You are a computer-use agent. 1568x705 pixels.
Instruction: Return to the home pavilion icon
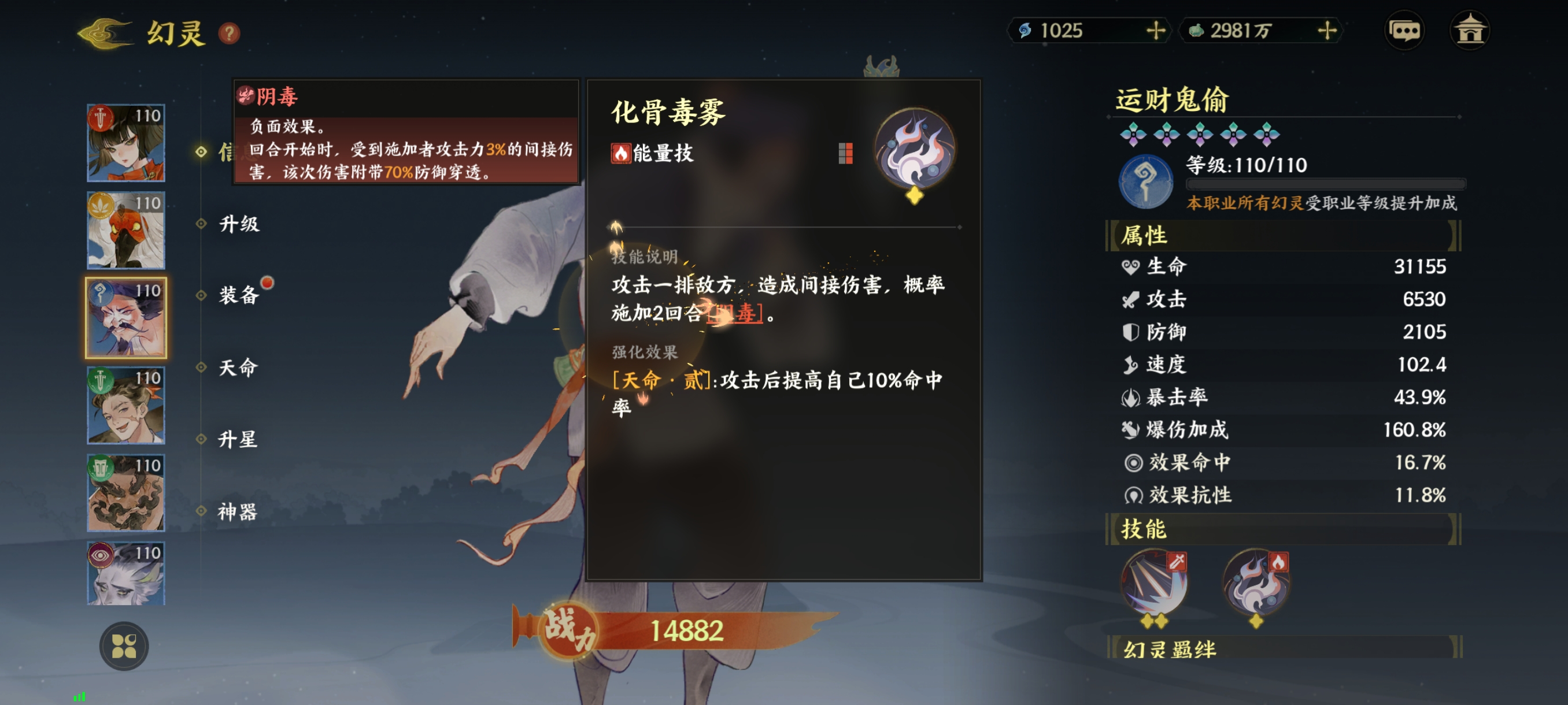click(x=1469, y=31)
